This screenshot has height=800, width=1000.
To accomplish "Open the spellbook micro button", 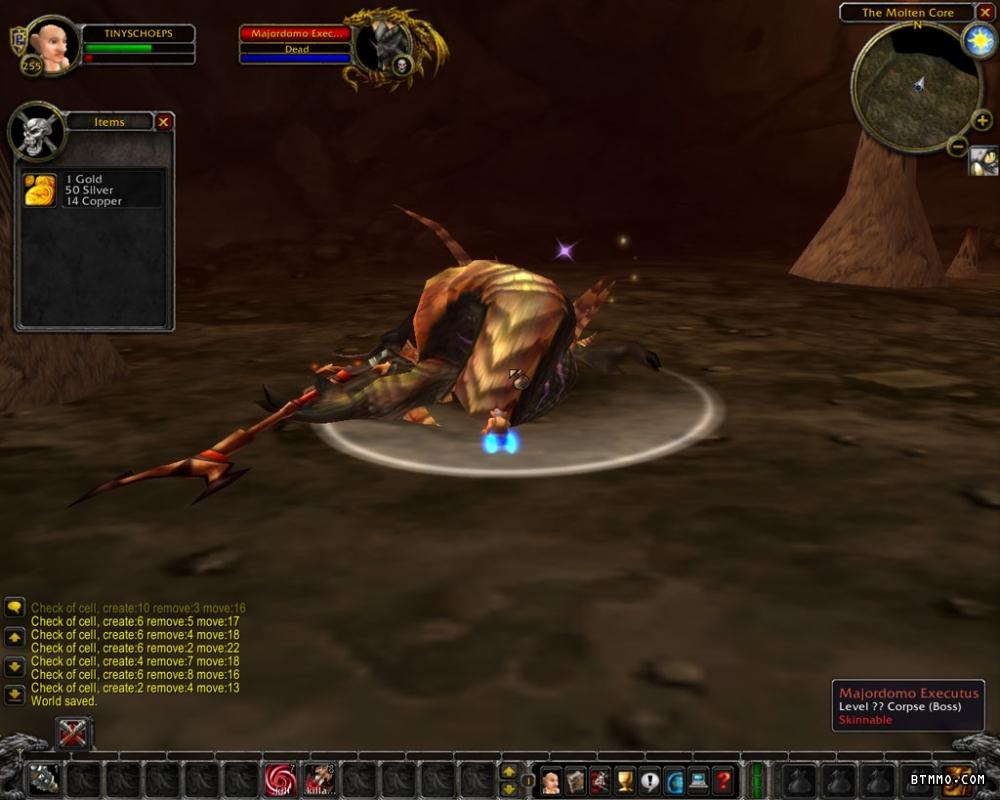I will (x=575, y=780).
